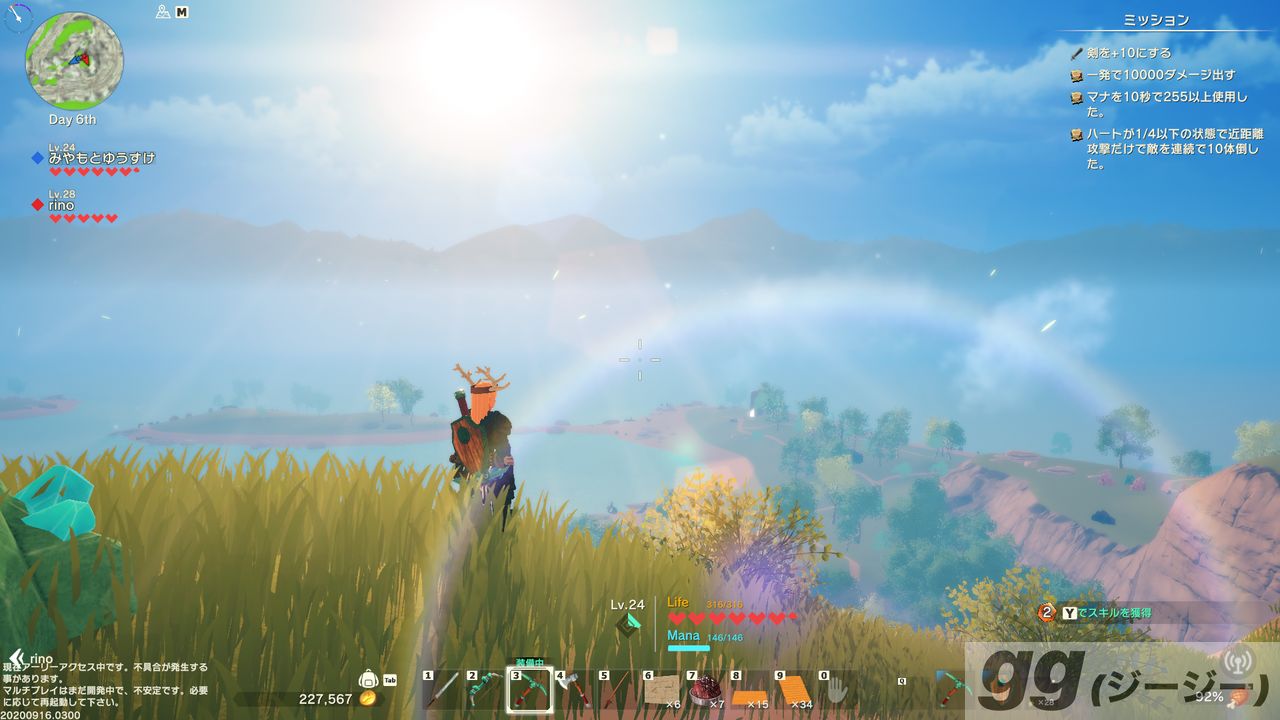The height and width of the screenshot is (720, 1280).
Task: Select the equipped pickaxe in hotbar slot 3
Action: (x=529, y=691)
